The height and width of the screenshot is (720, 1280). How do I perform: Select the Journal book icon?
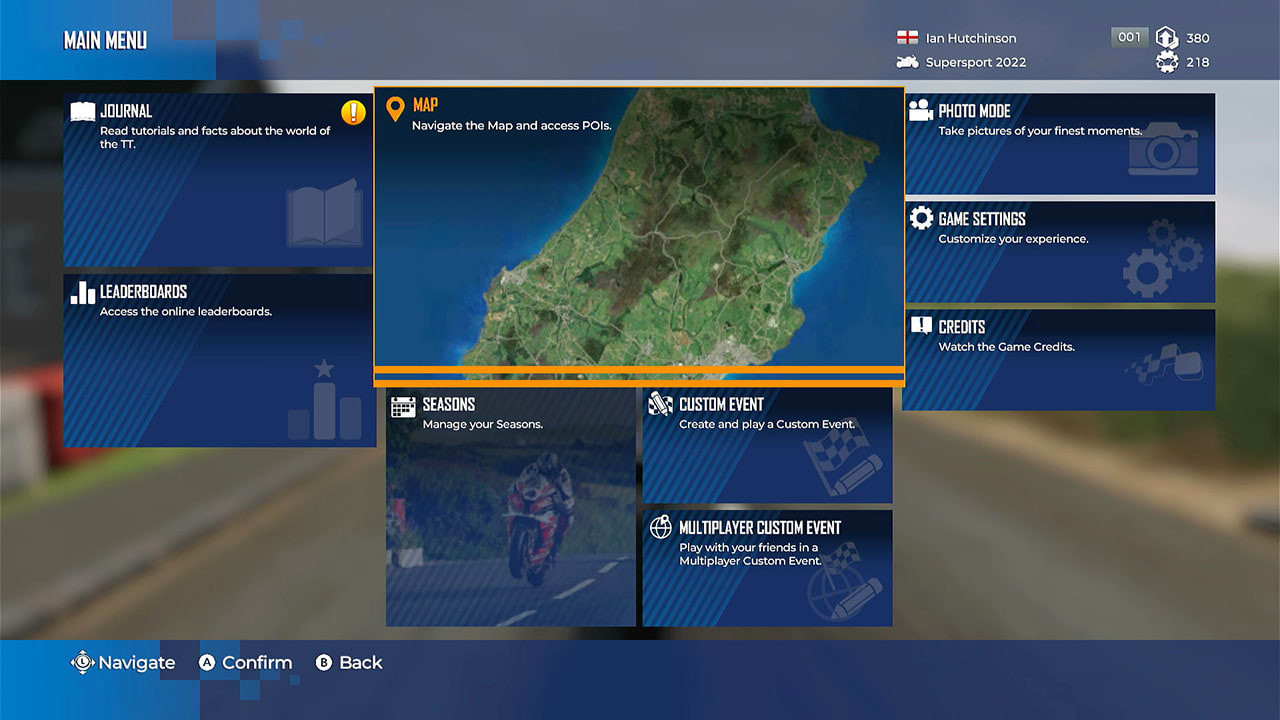[79, 110]
